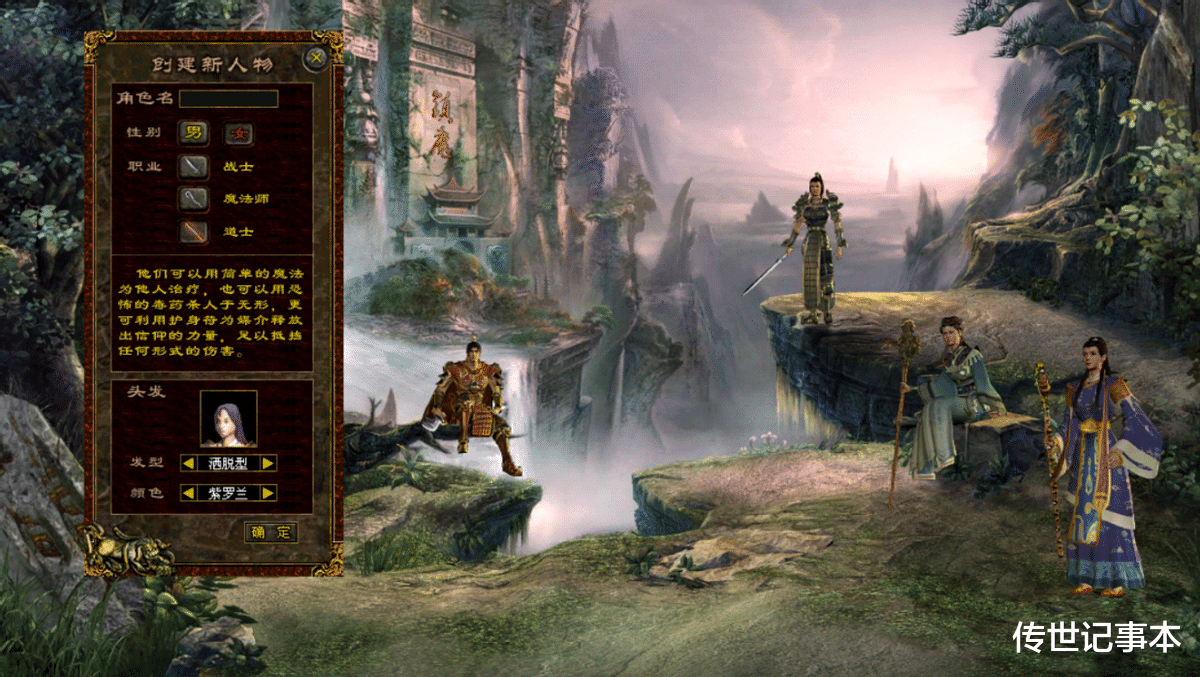
Task: Switch to next hairstyle with right arrow
Action: (268, 463)
